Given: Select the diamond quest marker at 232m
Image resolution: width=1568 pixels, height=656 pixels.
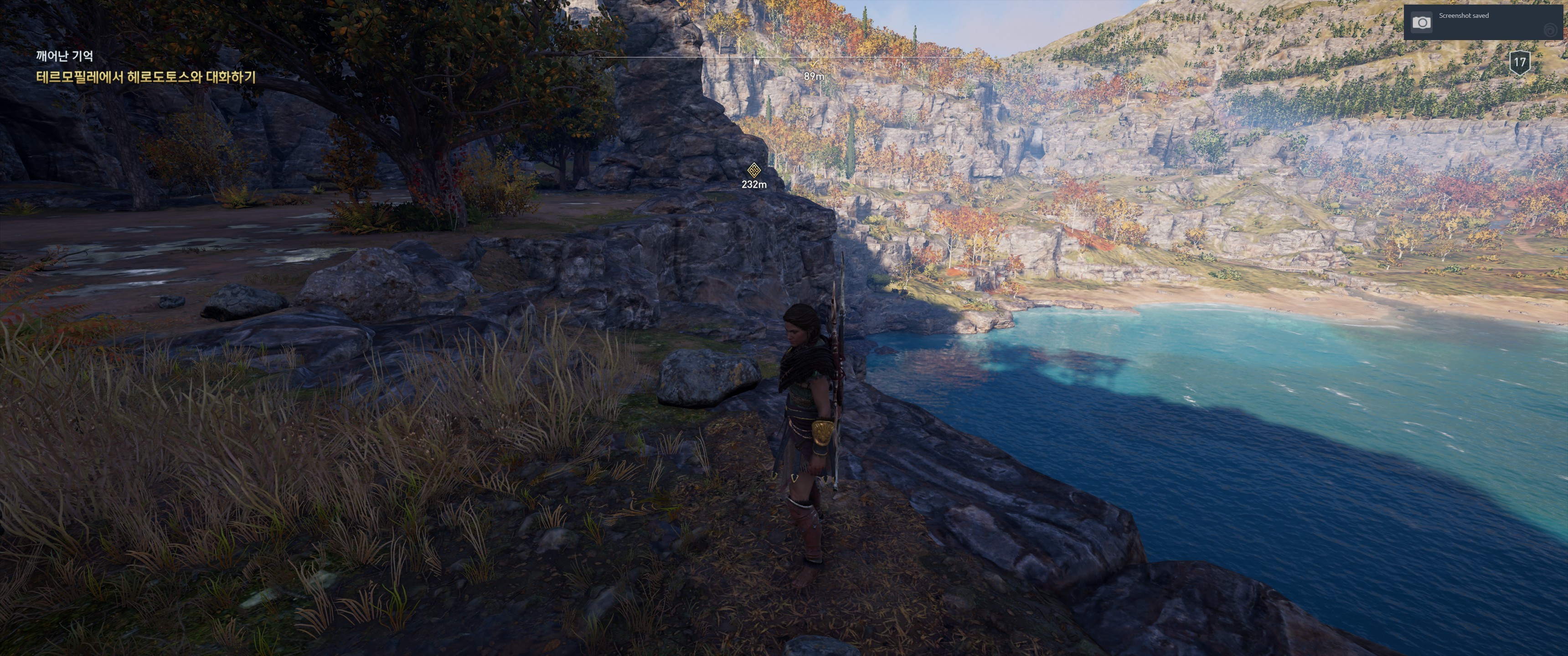Looking at the screenshot, I should [753, 170].
